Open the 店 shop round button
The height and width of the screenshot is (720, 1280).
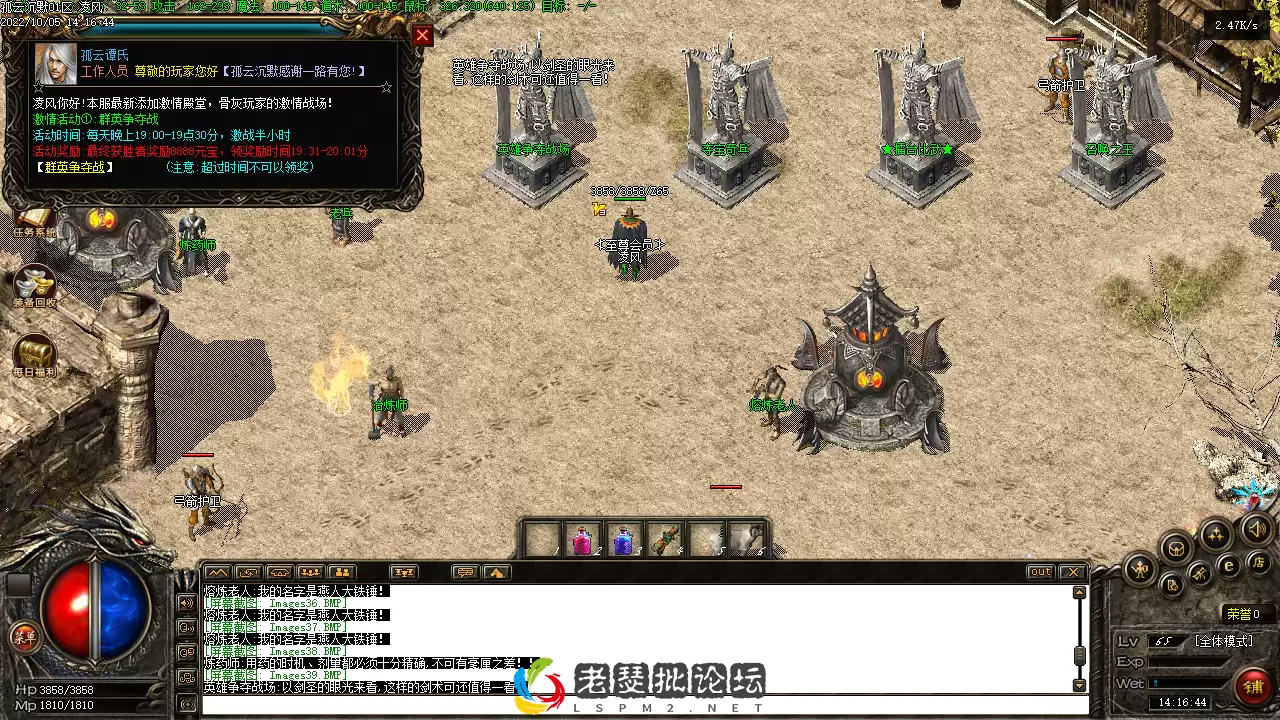[x=1259, y=563]
